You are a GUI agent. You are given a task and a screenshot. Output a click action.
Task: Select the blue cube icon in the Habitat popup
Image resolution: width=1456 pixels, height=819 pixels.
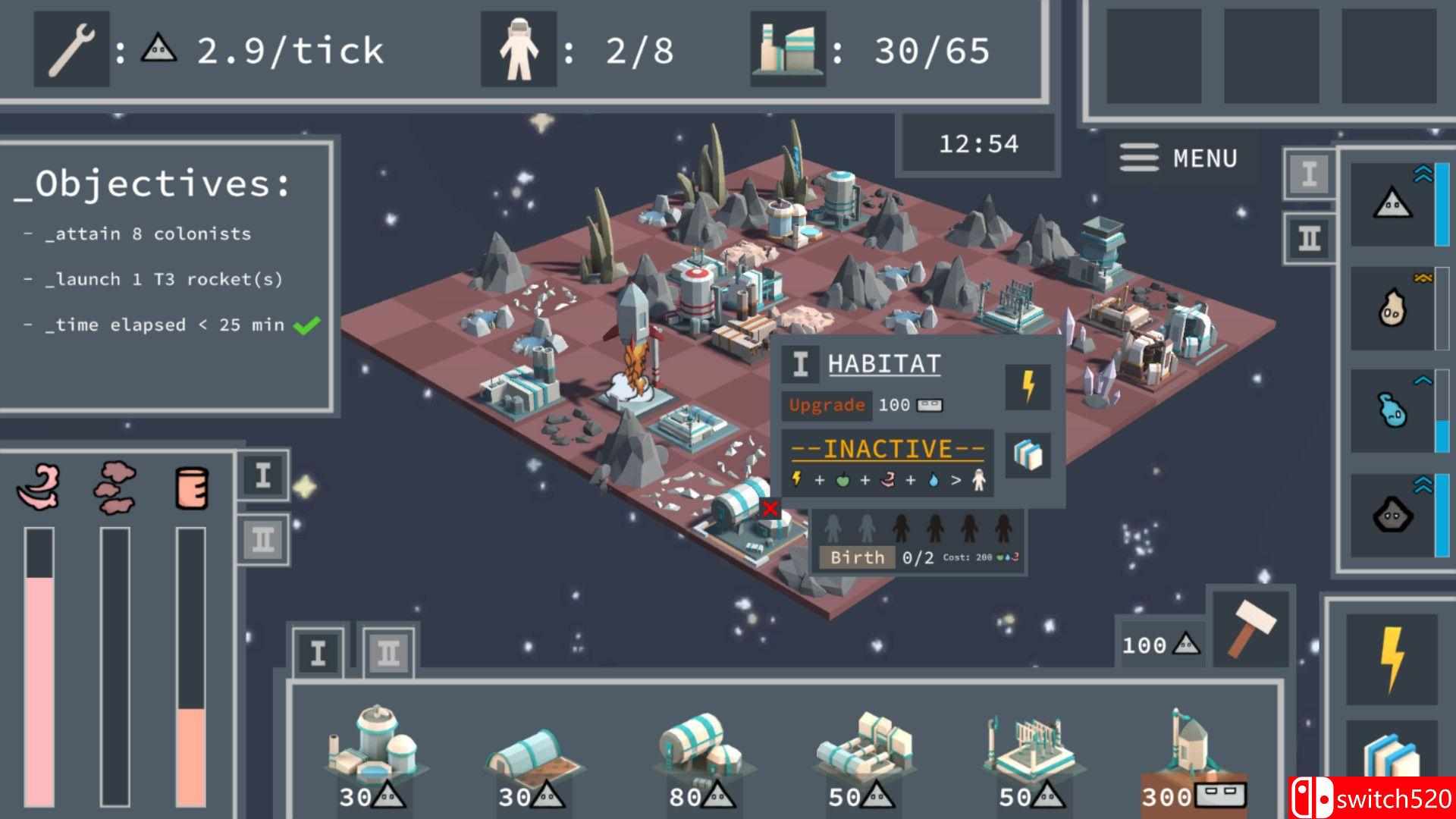(1028, 455)
